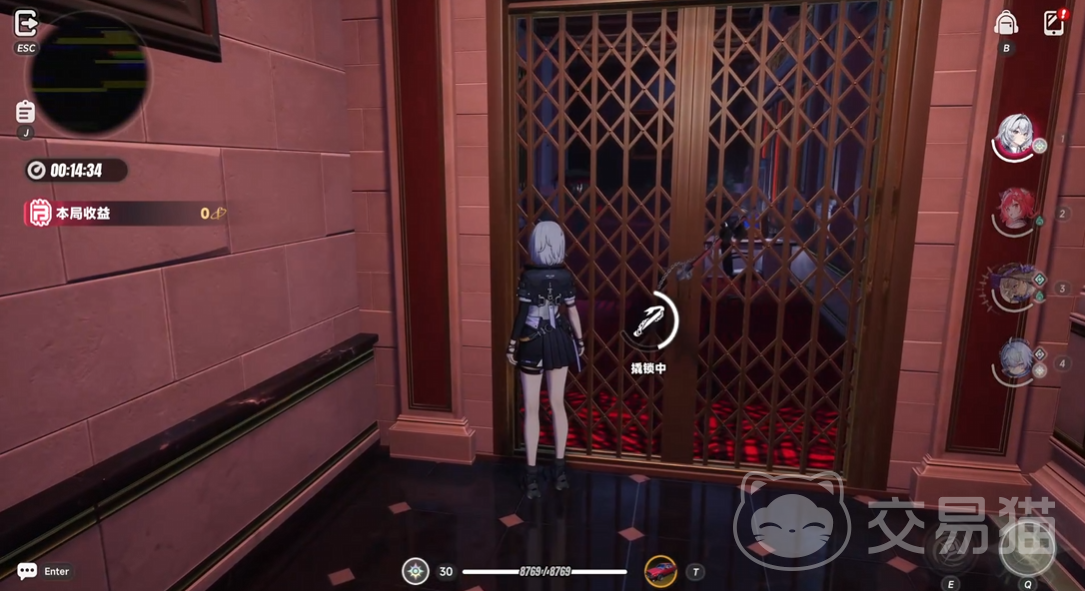Open the circular minimap
Viewport: 1085px width, 591px height.
coord(89,75)
